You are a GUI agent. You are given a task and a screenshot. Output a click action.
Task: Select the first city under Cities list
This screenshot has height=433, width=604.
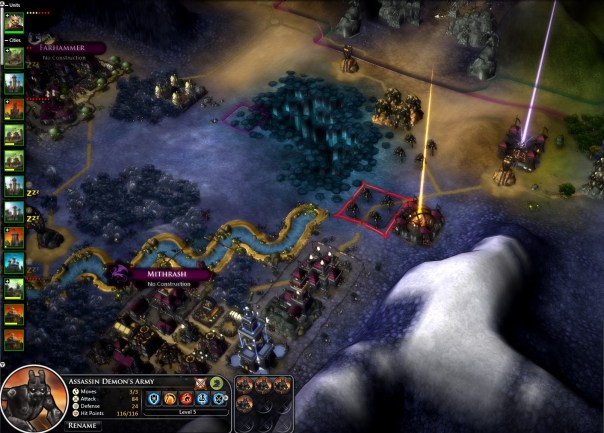pyautogui.click(x=14, y=57)
